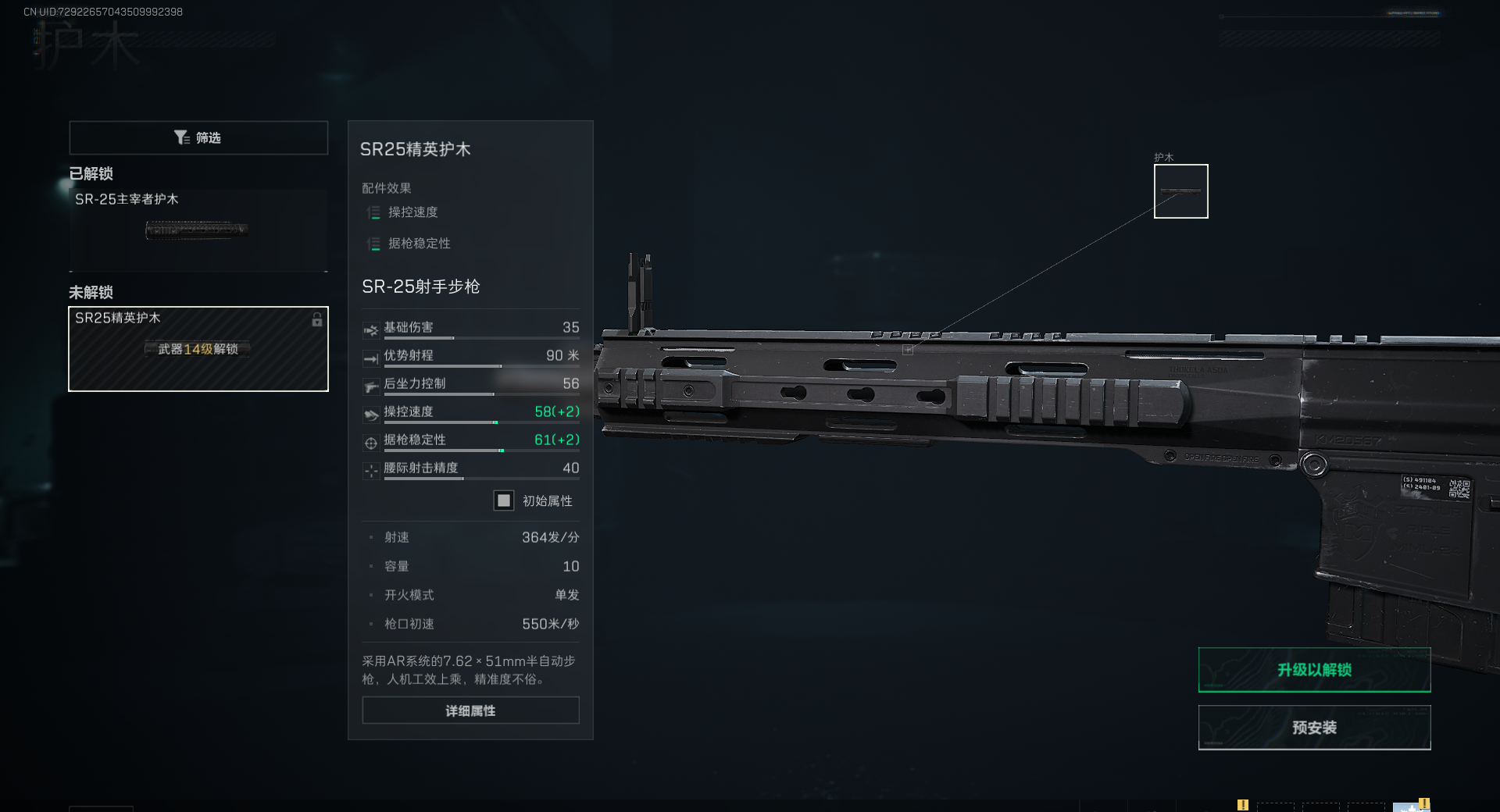Select the 基础伤害 bullet damage icon
The image size is (1500, 812).
click(x=370, y=329)
